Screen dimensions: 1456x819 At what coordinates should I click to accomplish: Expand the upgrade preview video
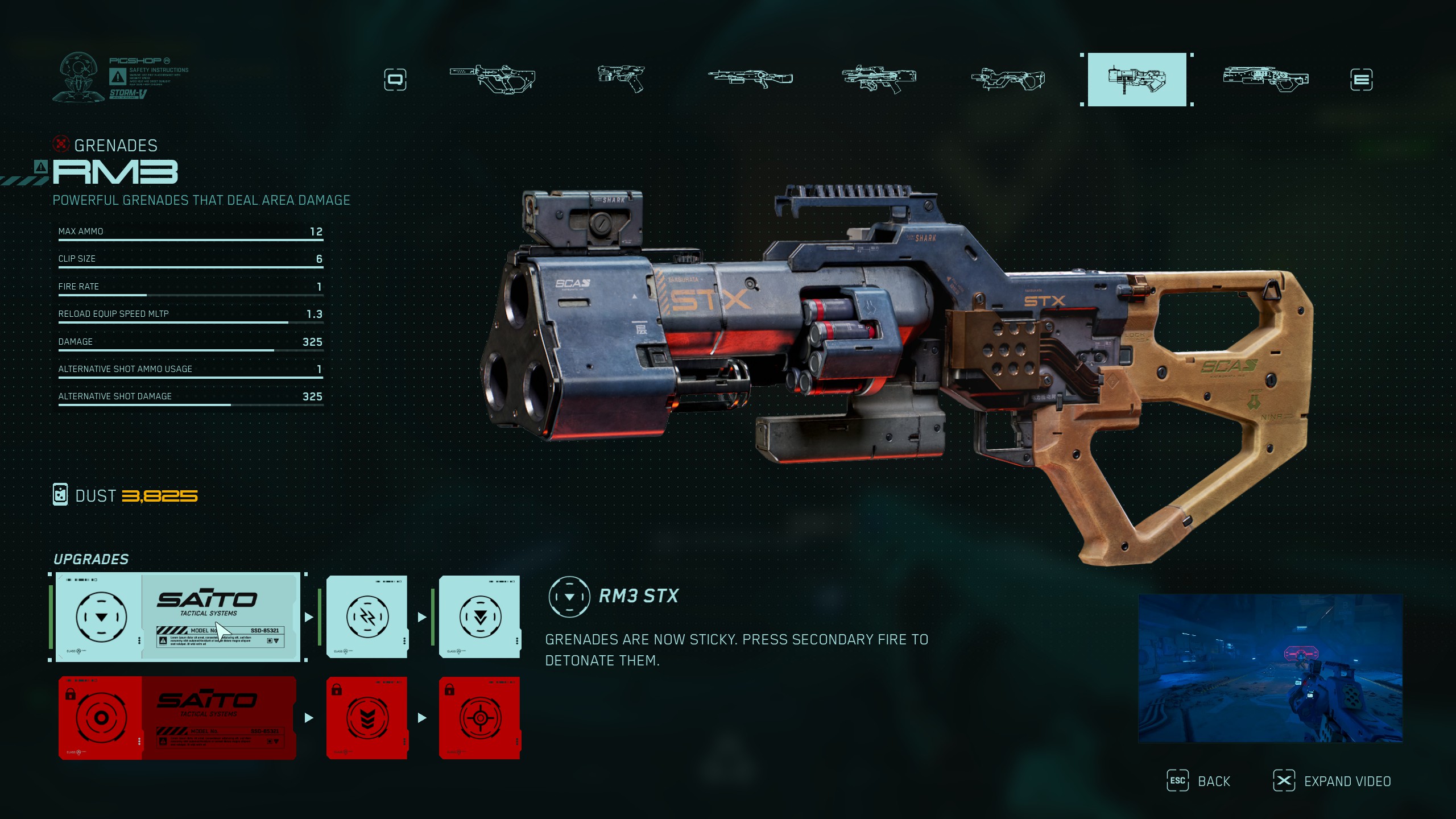(x=1332, y=781)
